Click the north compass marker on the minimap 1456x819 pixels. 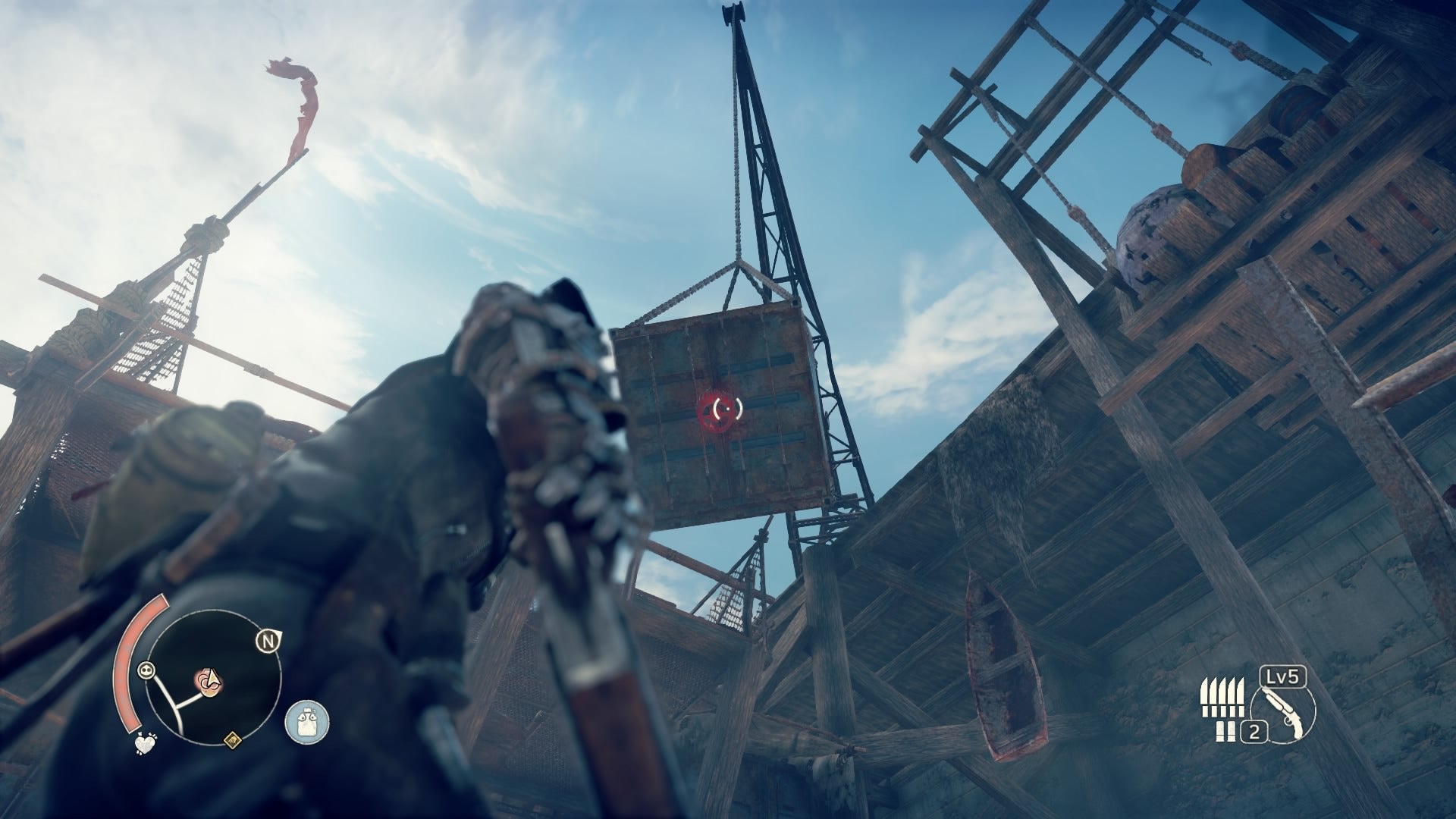click(x=269, y=640)
